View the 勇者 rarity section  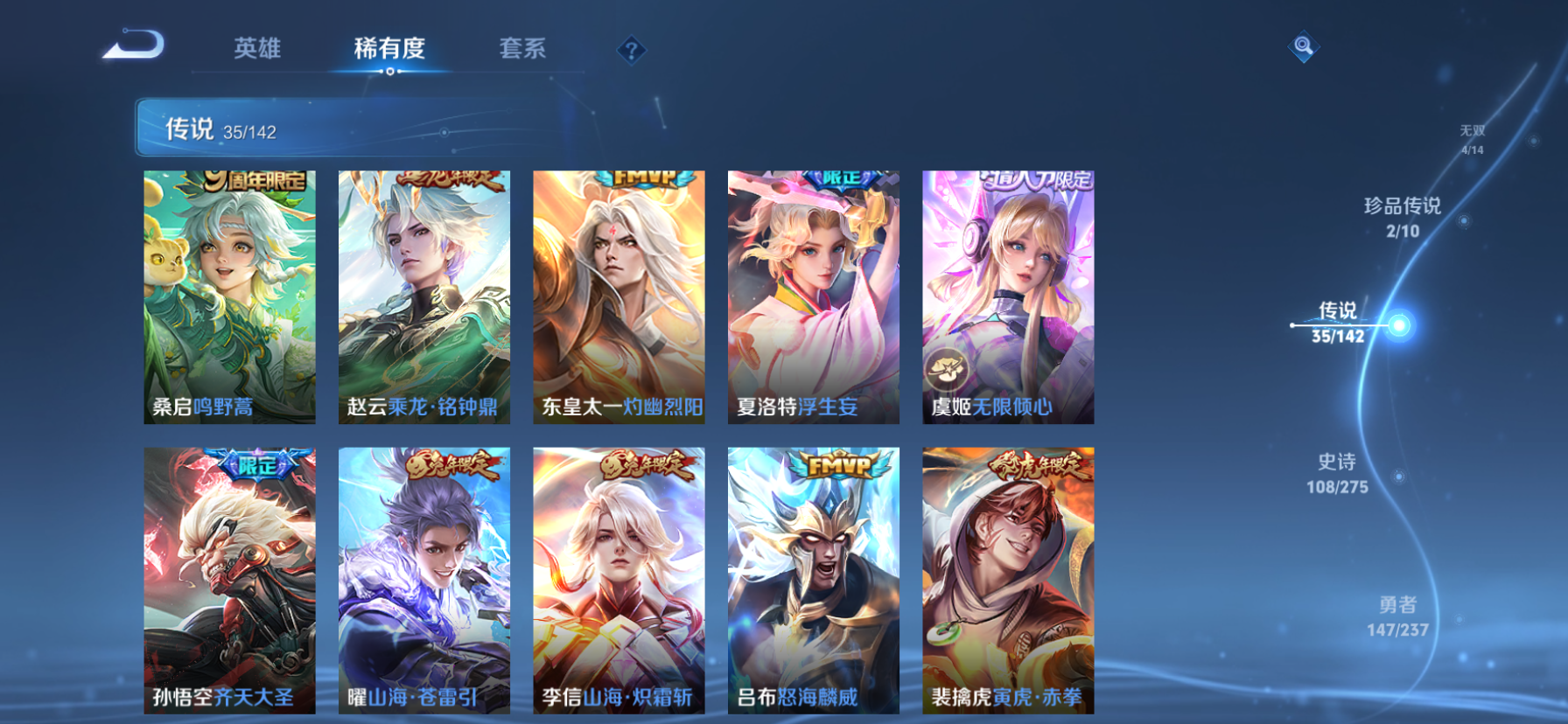(x=1397, y=615)
